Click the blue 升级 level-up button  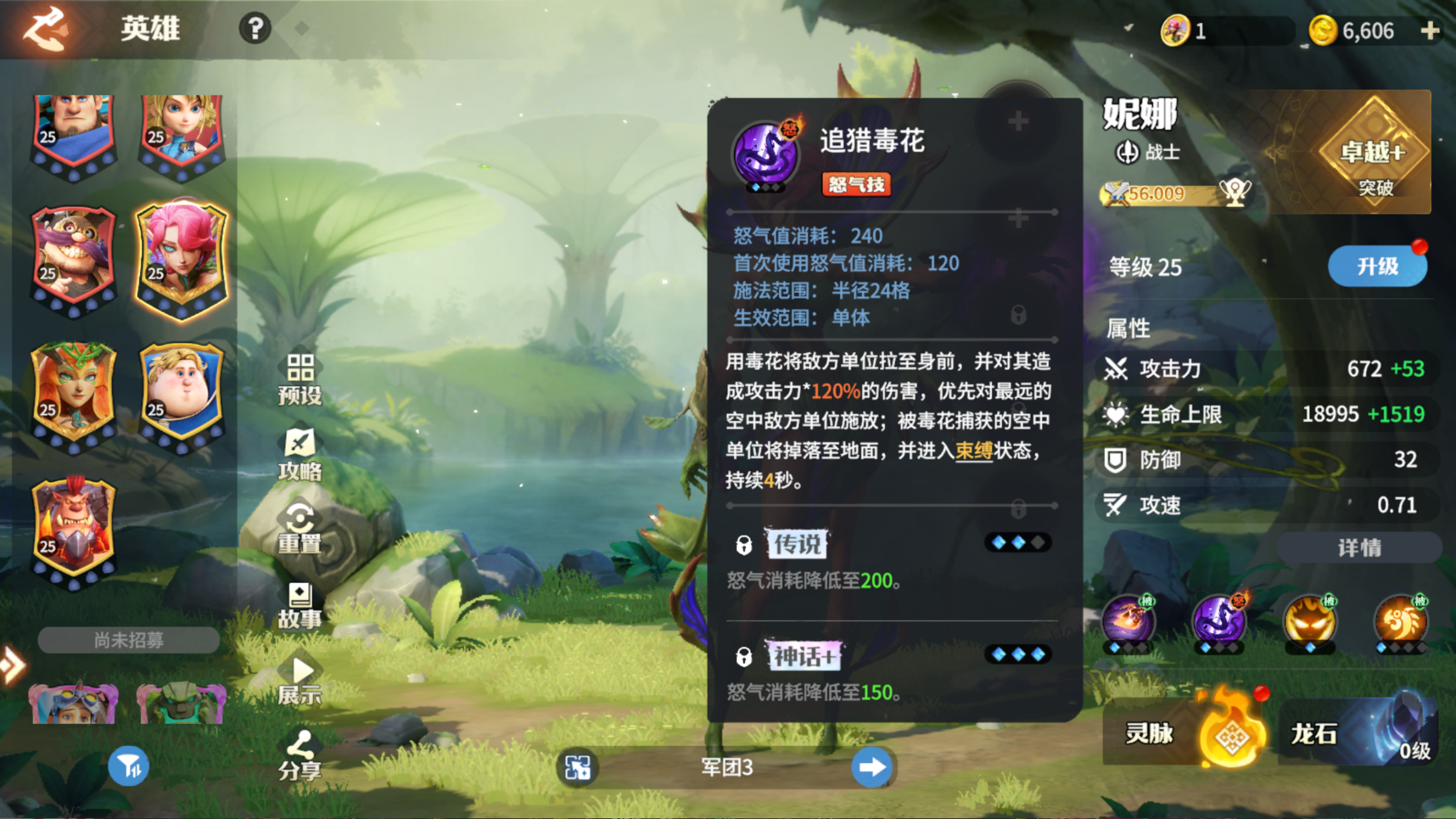(1377, 266)
